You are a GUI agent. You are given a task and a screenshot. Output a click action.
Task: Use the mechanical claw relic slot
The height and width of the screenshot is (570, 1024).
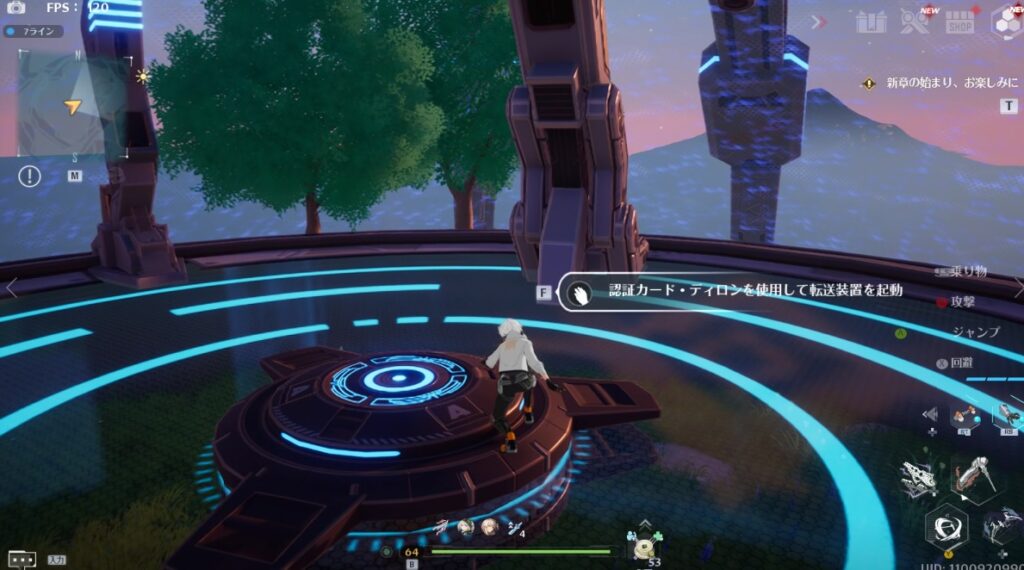[x=1008, y=414]
